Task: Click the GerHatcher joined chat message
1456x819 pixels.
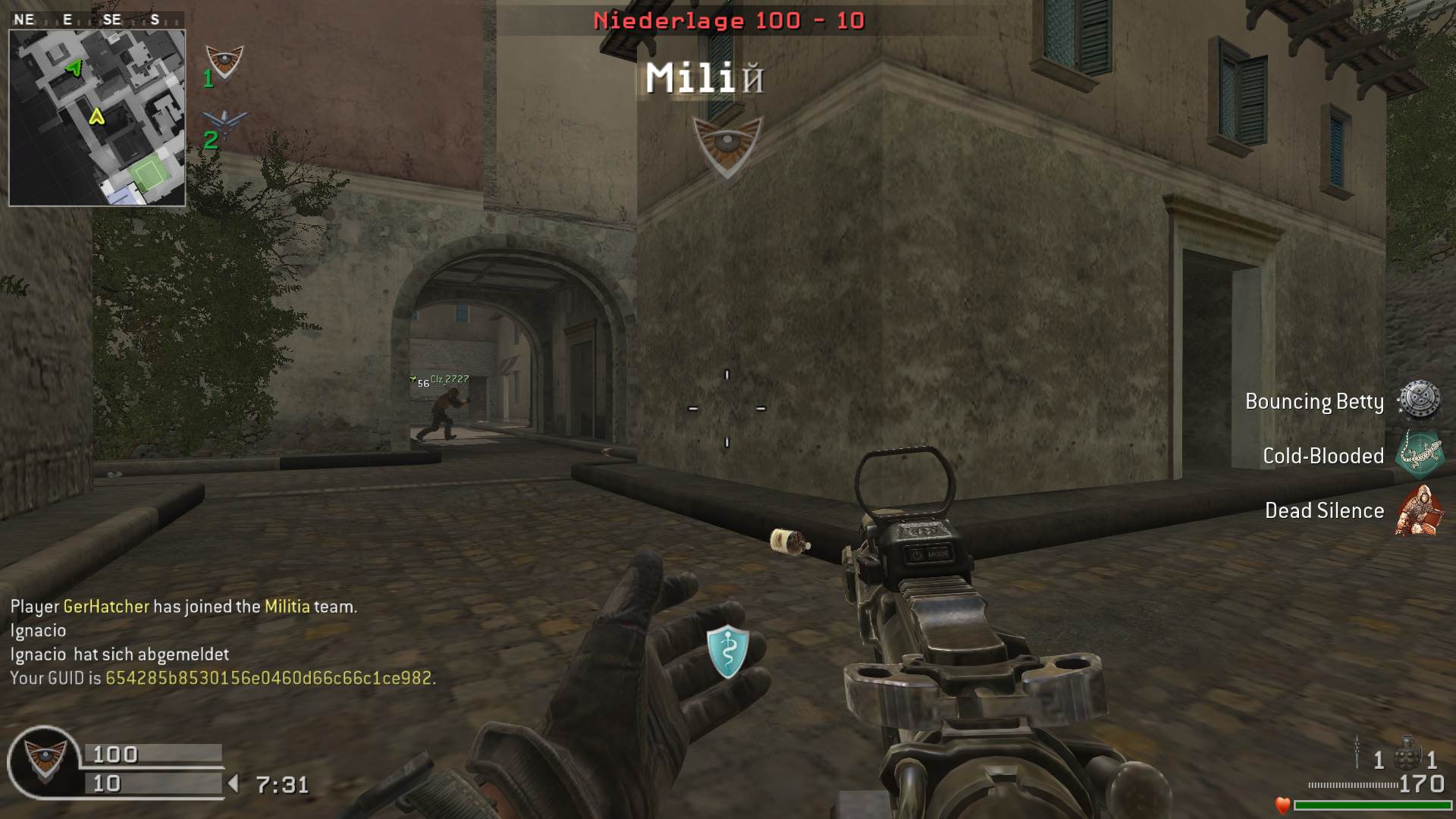Action: tap(184, 607)
